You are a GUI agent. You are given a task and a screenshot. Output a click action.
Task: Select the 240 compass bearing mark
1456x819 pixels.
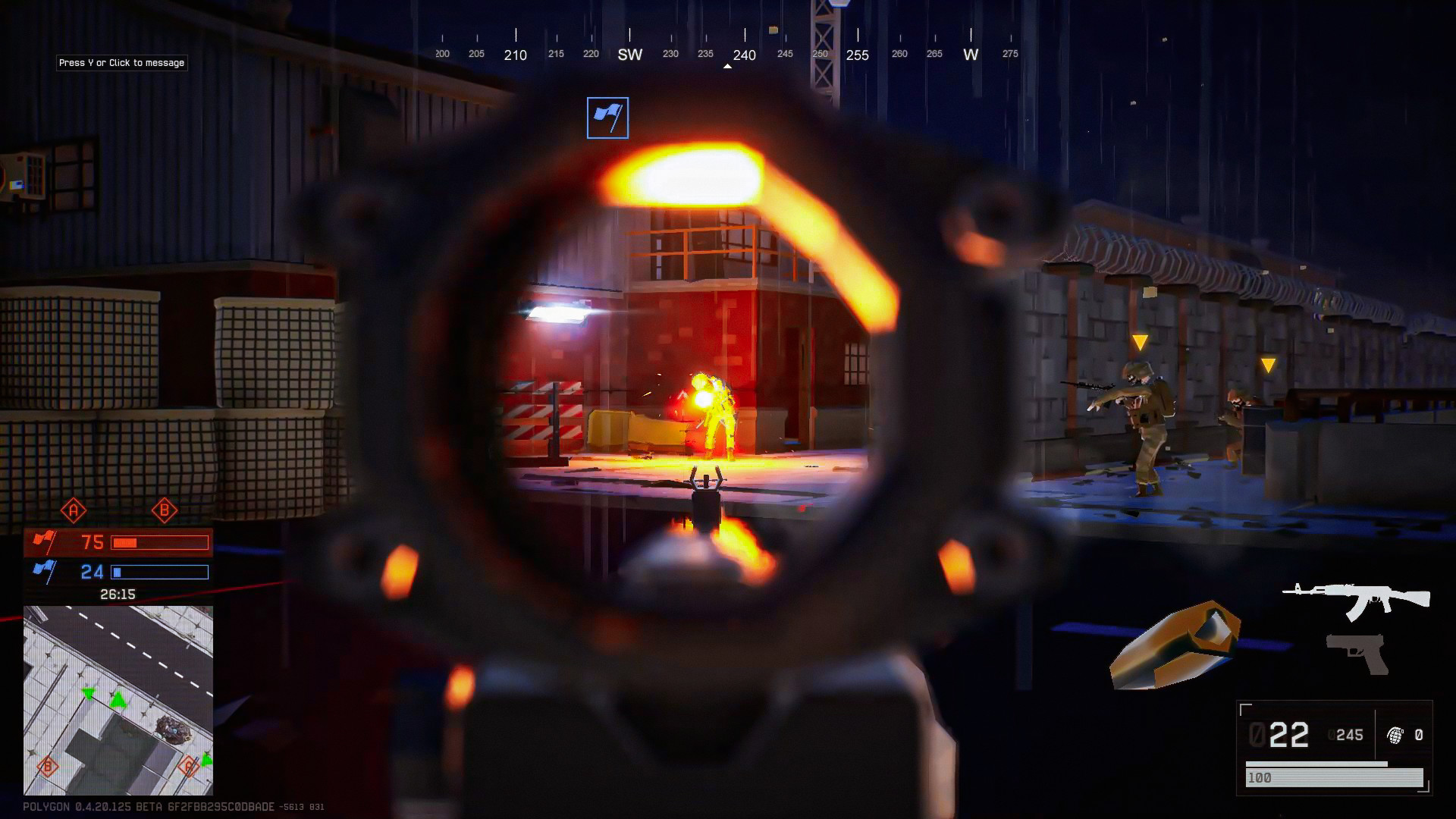click(x=744, y=55)
